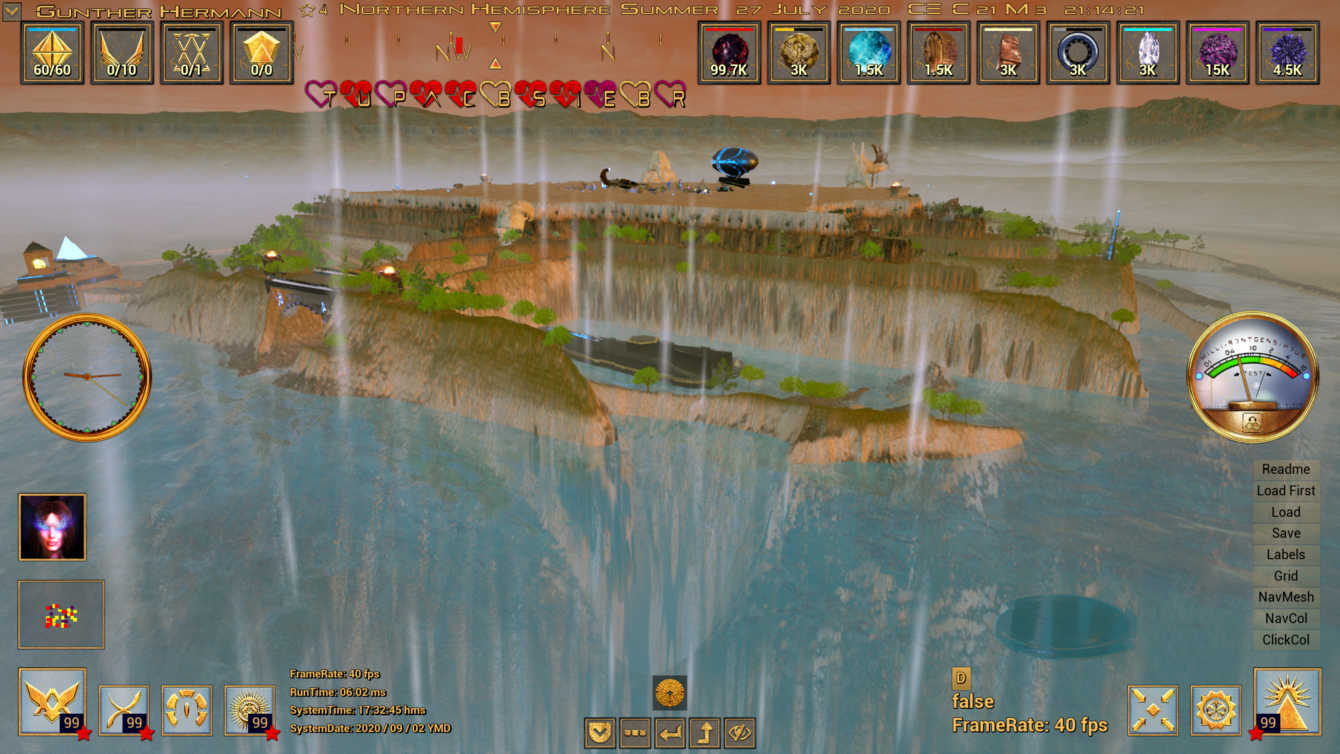Screen dimensions: 1340x754
Task: Toggle the ClickCol option
Action: click(1285, 640)
